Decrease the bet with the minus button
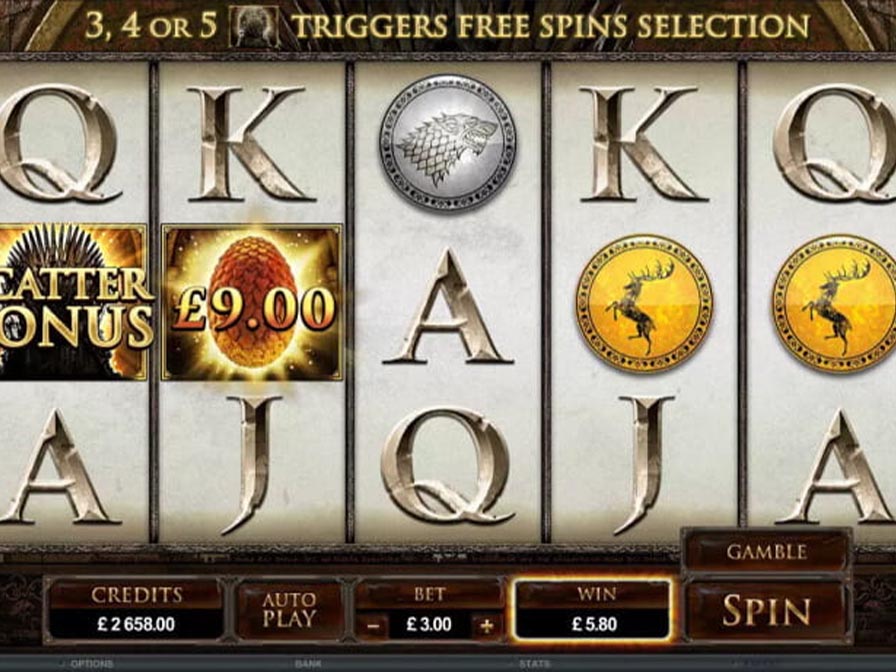Screen dimensions: 896x672 pyautogui.click(x=372, y=625)
